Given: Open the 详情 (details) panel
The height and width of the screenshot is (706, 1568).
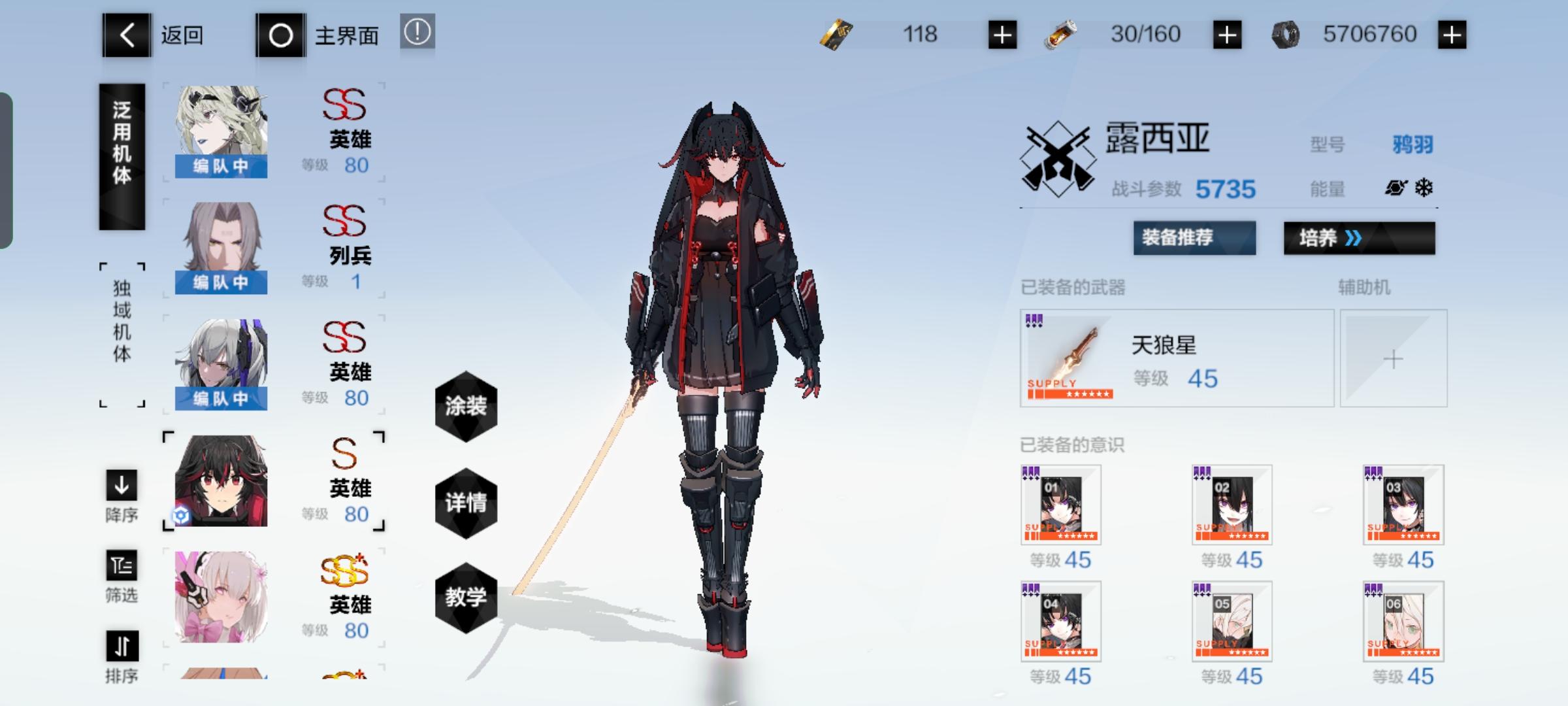Looking at the screenshot, I should coord(466,504).
